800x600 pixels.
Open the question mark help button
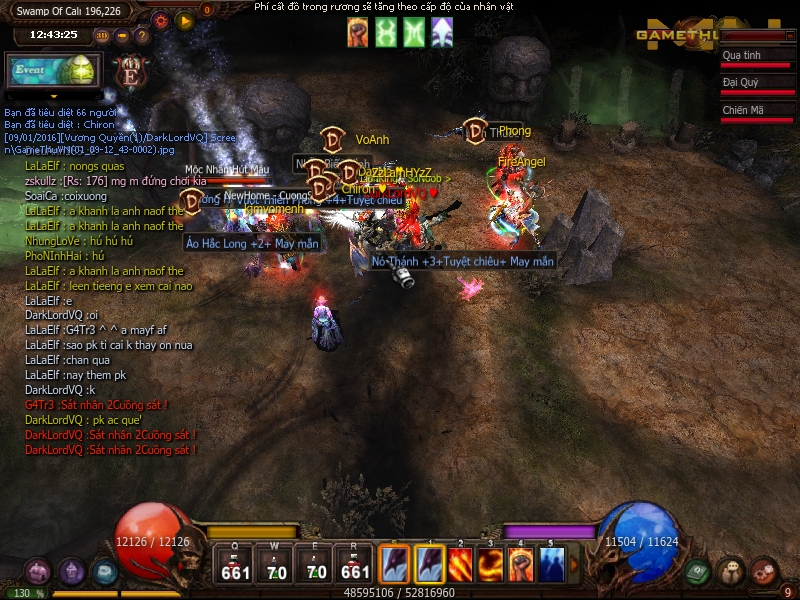pyautogui.click(x=142, y=36)
